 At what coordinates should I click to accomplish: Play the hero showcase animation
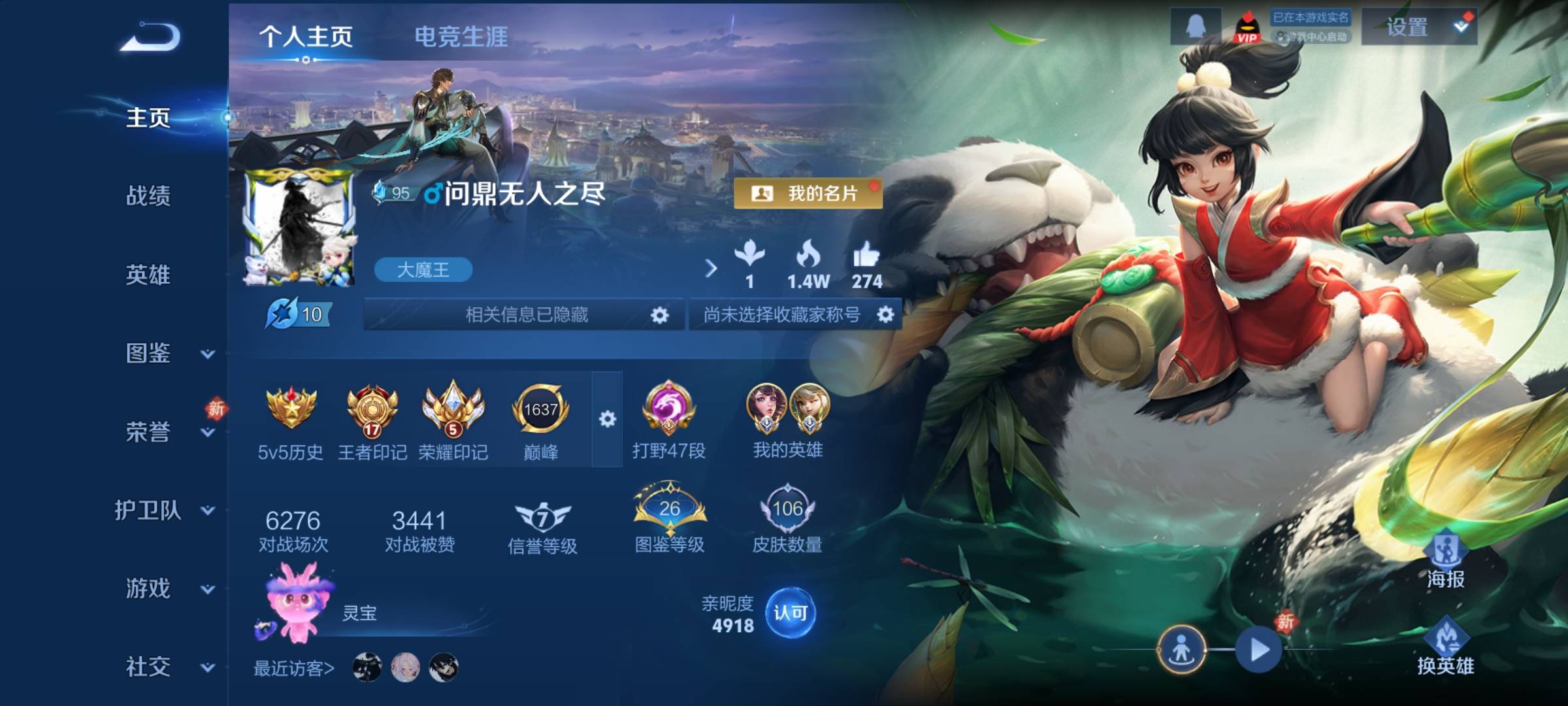coord(1258,650)
